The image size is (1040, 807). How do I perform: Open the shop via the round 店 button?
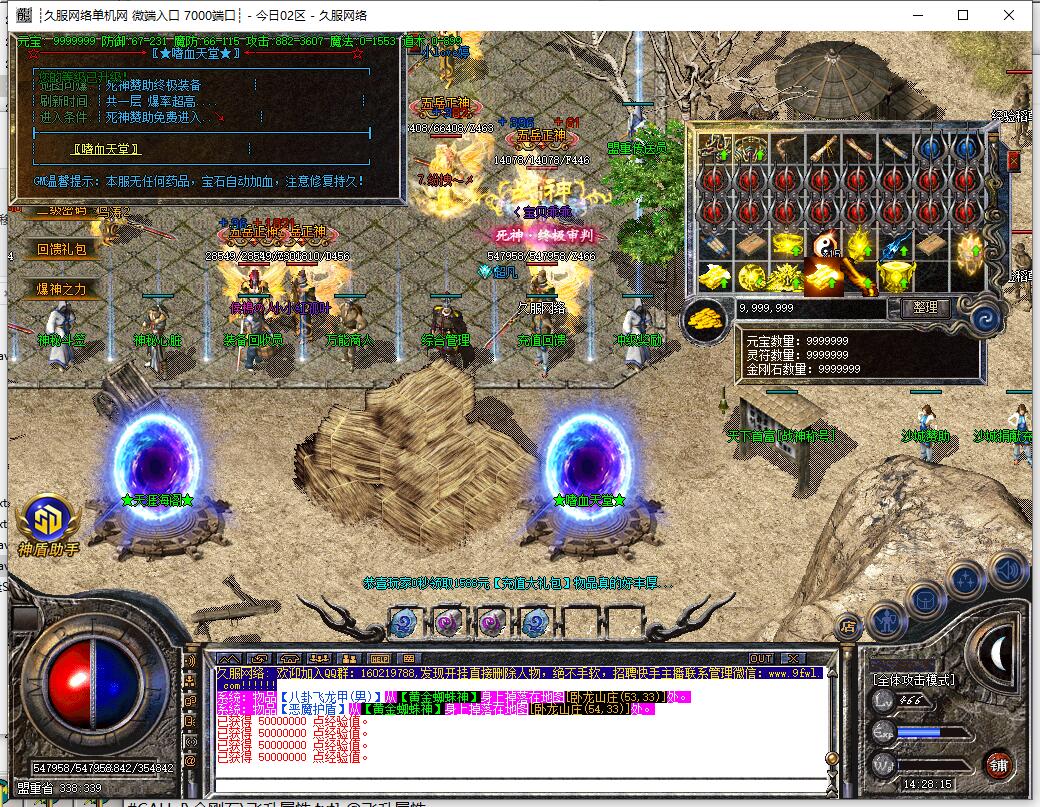pos(847,625)
